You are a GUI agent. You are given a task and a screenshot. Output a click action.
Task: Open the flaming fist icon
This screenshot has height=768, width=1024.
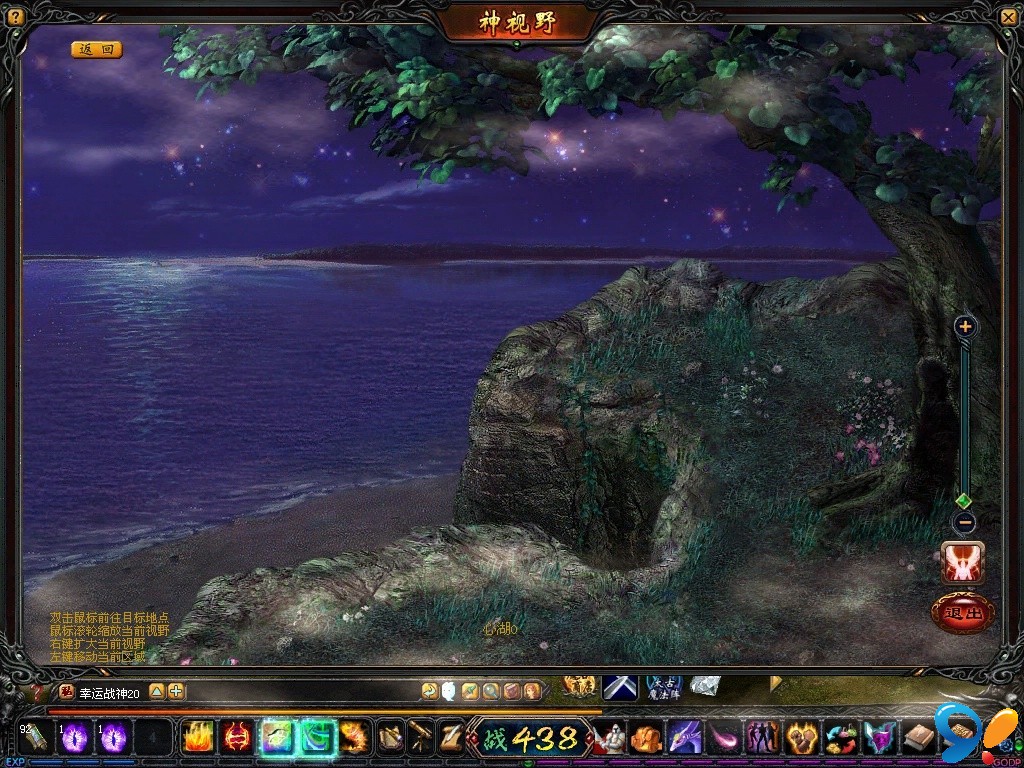(801, 738)
